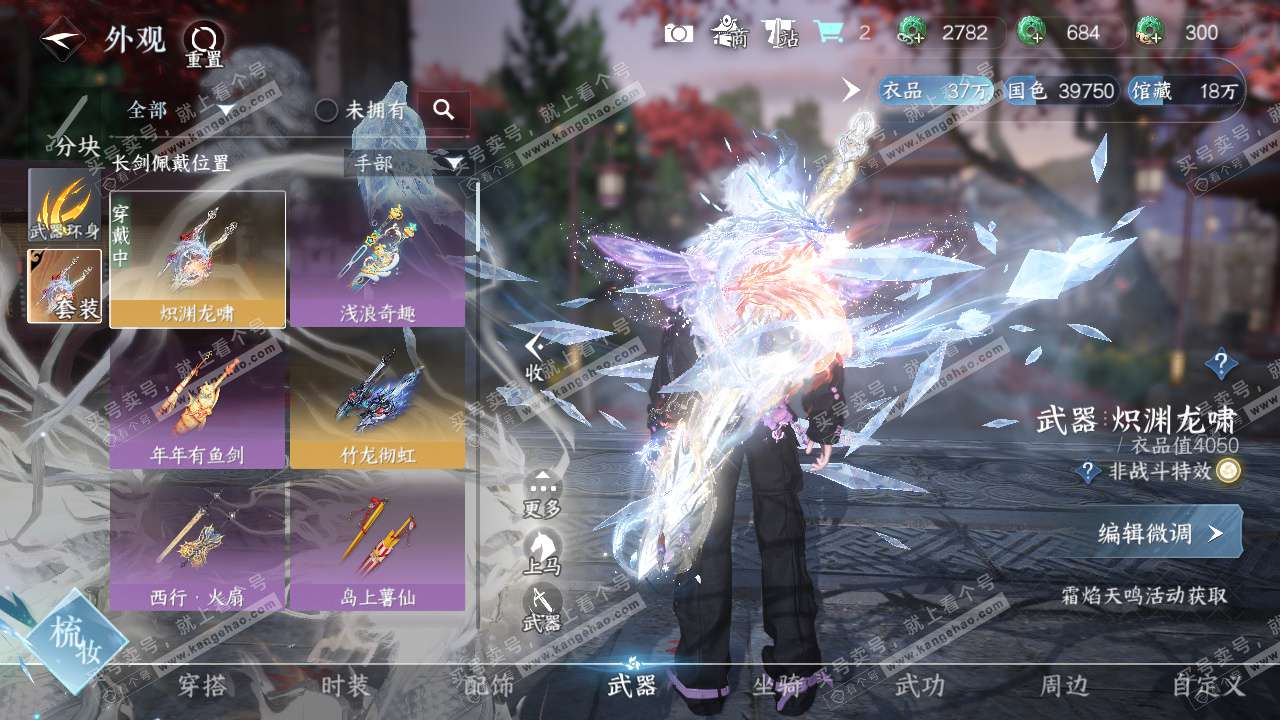Image resolution: width=1280 pixels, height=720 pixels.
Task: Open the magnifier search button
Action: click(444, 110)
